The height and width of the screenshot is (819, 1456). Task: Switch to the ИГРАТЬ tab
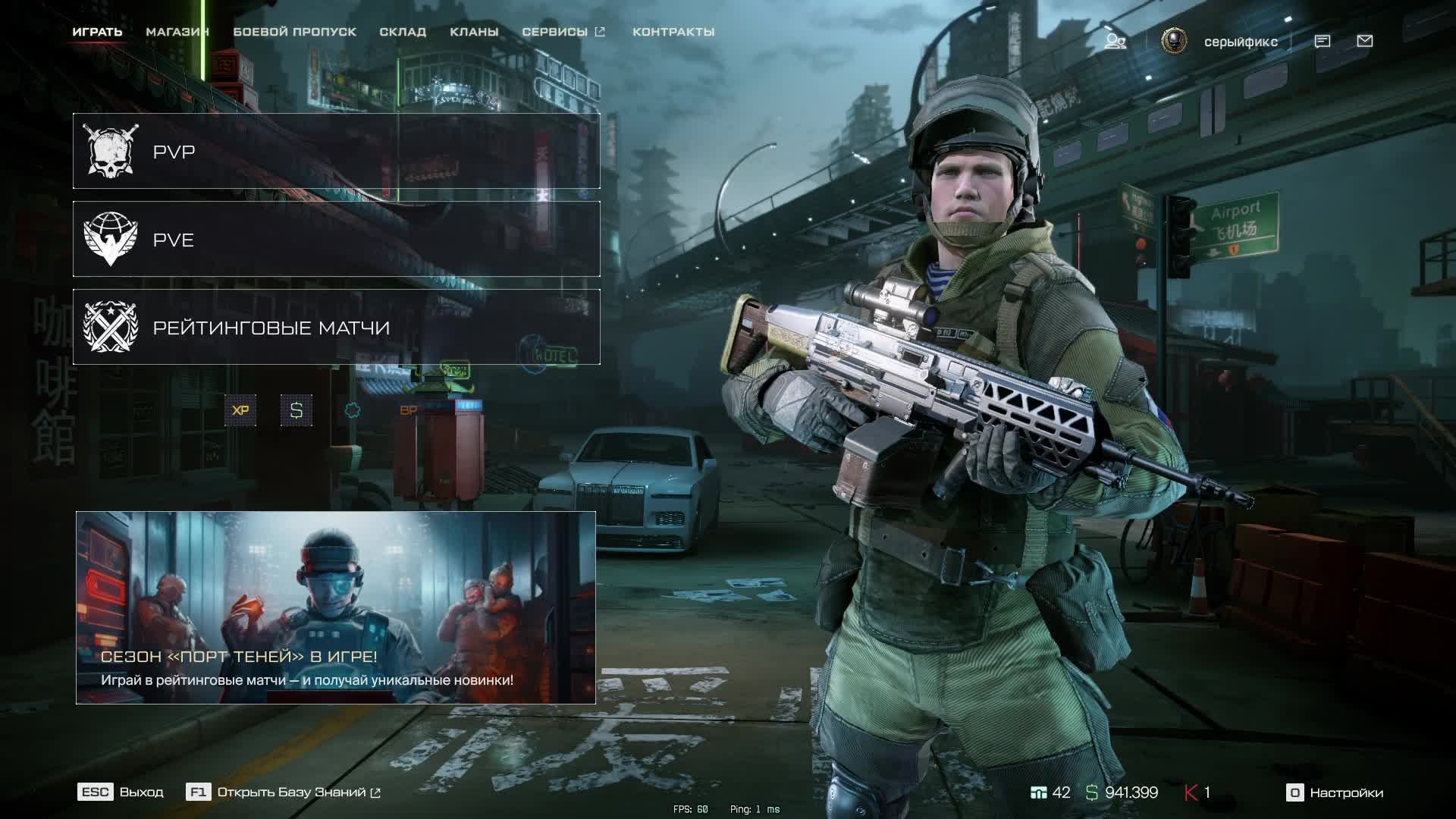(97, 32)
